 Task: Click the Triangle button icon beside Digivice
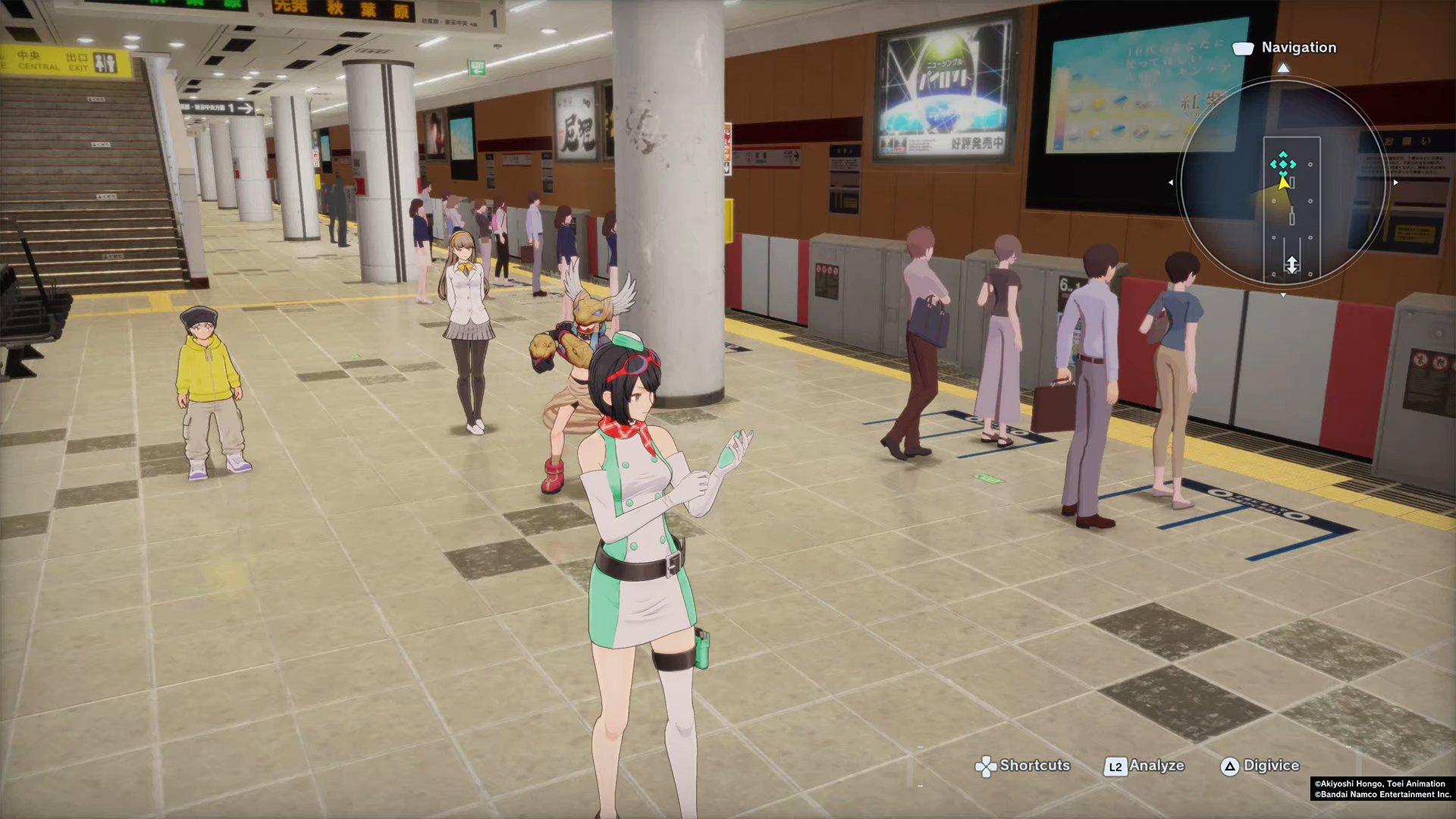click(x=1229, y=767)
